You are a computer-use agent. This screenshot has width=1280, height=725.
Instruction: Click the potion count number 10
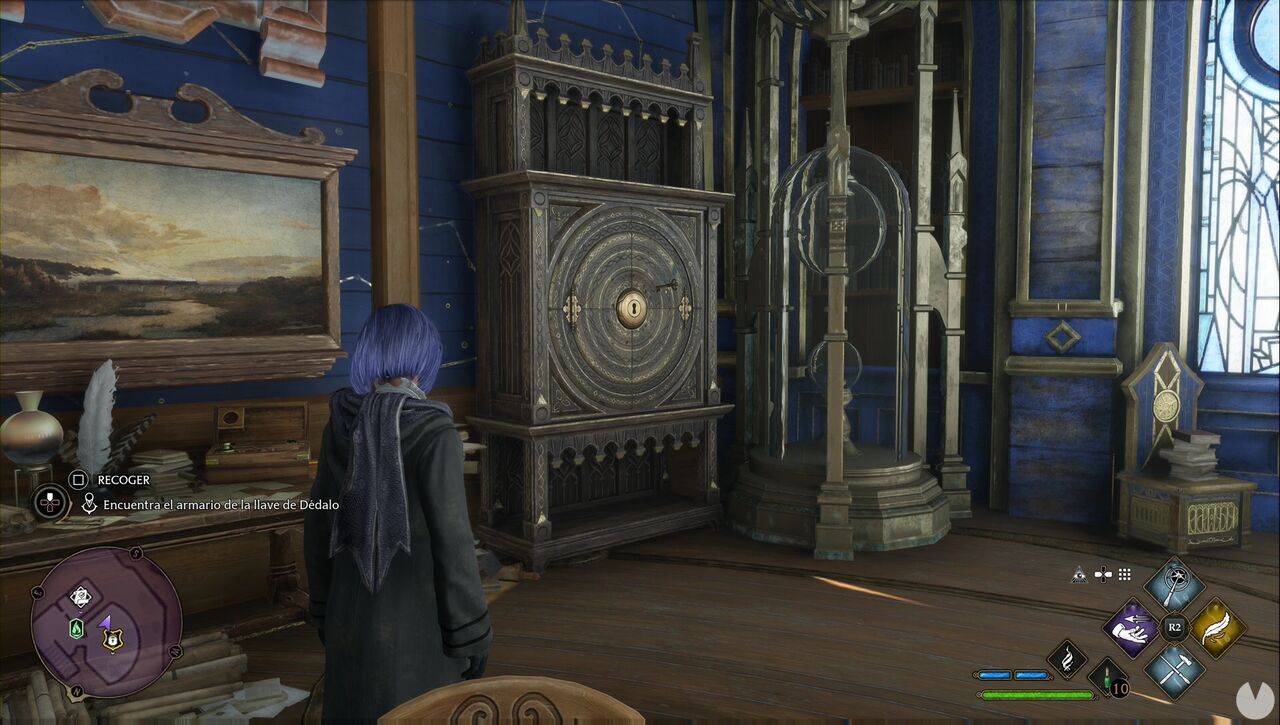tap(1119, 689)
